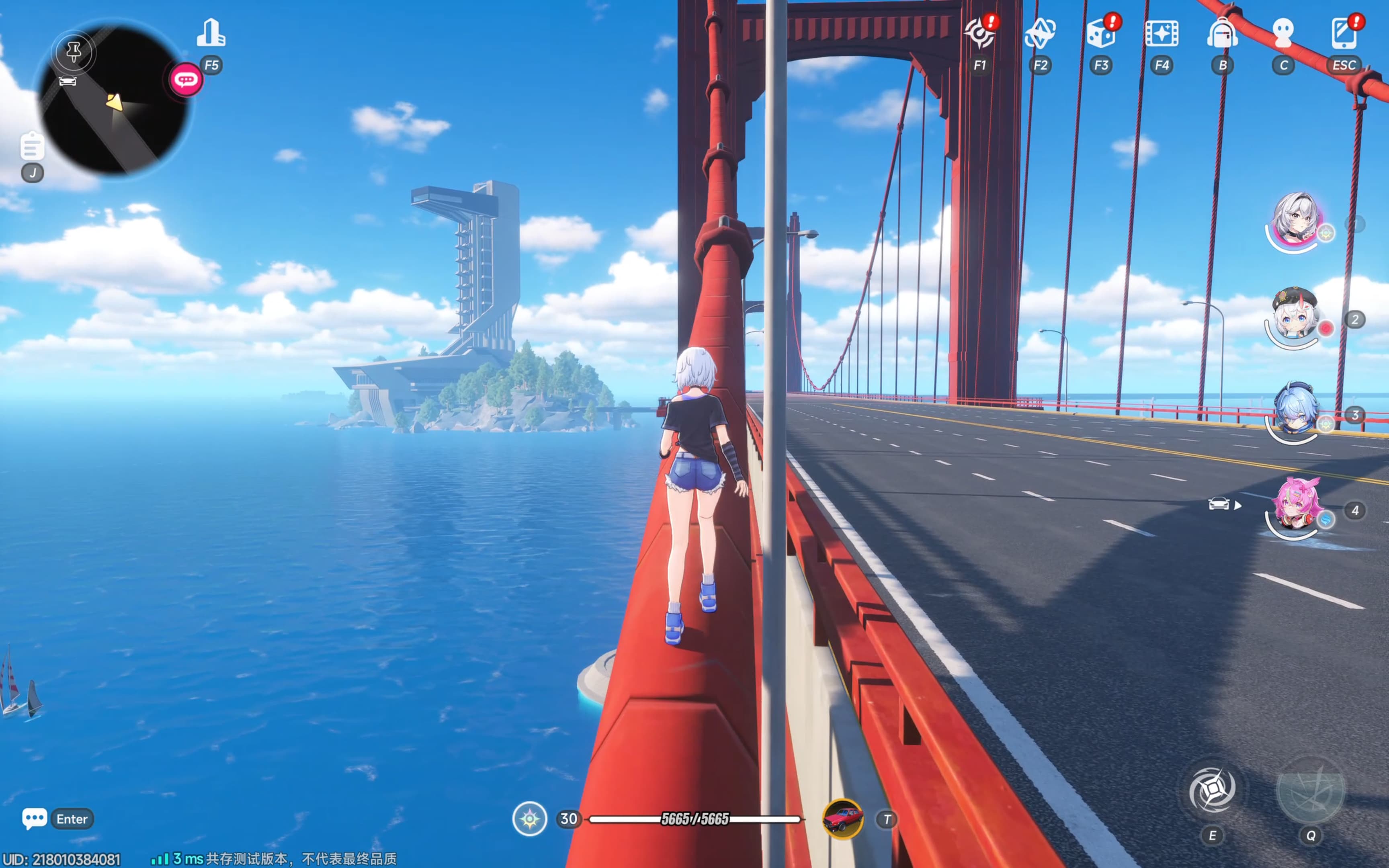Screen dimensions: 1389x868
Task: Summon the red car vehicle
Action: (842, 819)
